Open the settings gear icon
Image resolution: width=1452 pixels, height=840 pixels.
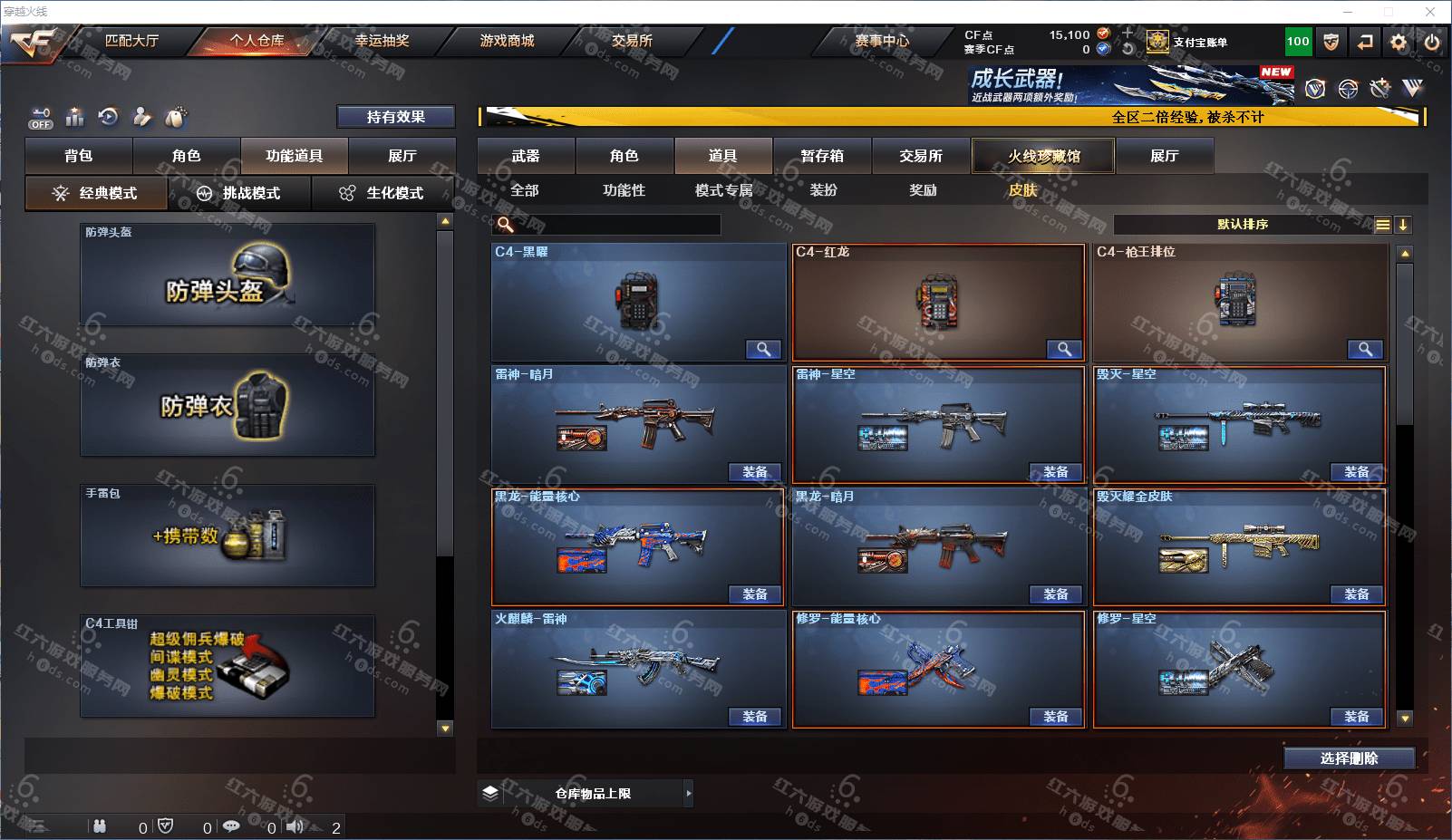point(1399,42)
